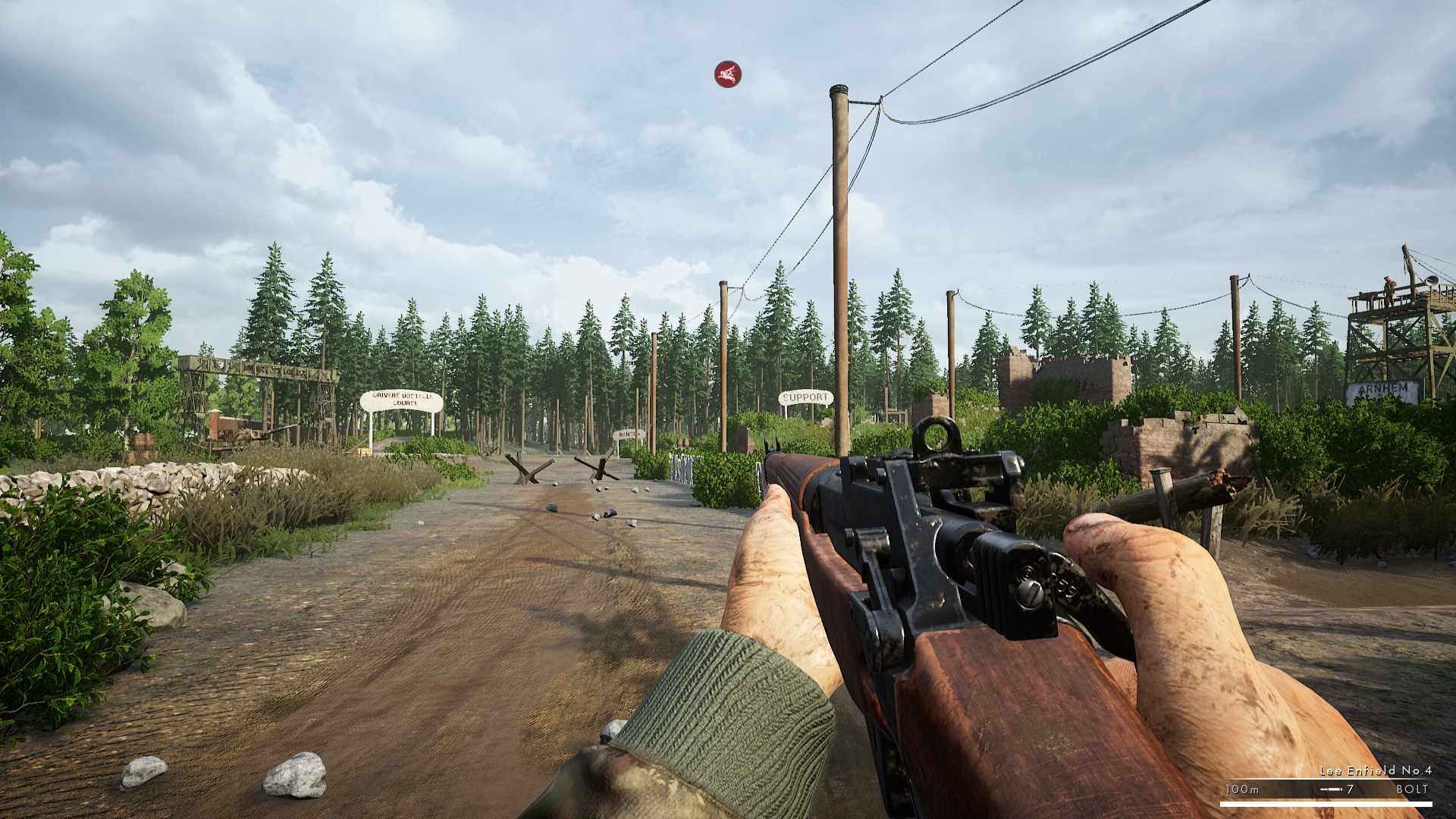Select the Lee Enfield No.4 weapon label
The height and width of the screenshot is (819, 1456).
1375,770
